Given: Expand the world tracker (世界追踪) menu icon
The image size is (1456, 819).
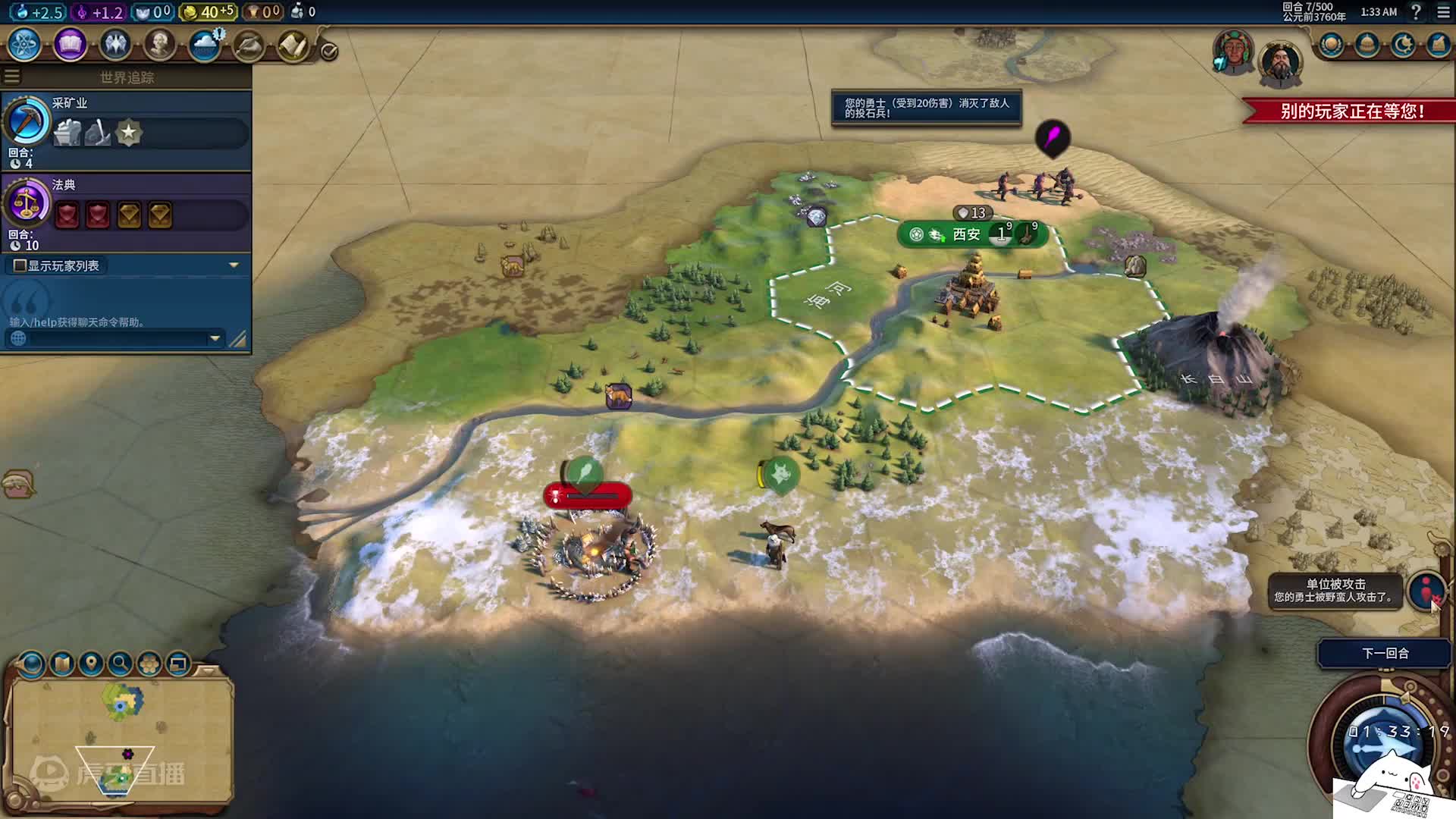Looking at the screenshot, I should pos(12,77).
